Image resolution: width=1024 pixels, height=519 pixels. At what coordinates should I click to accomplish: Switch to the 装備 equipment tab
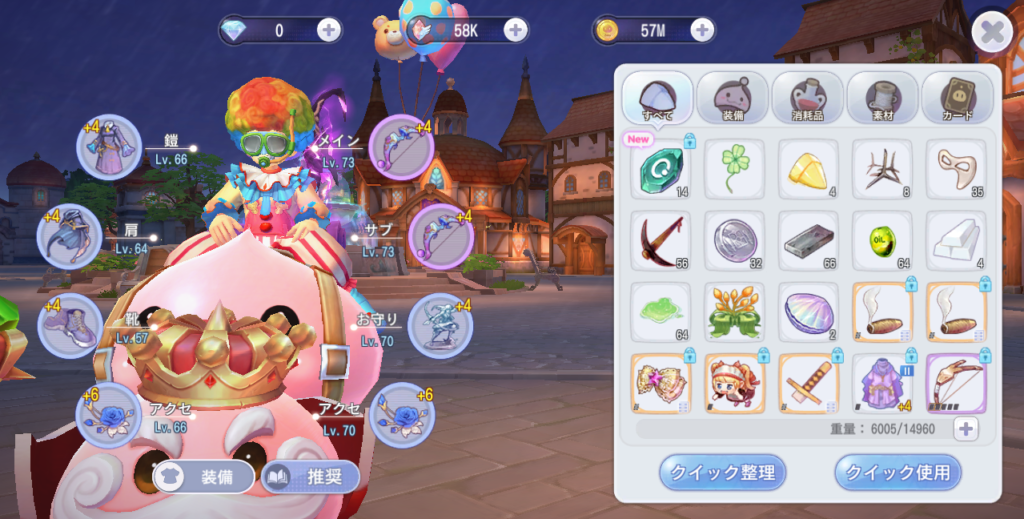coord(732,99)
